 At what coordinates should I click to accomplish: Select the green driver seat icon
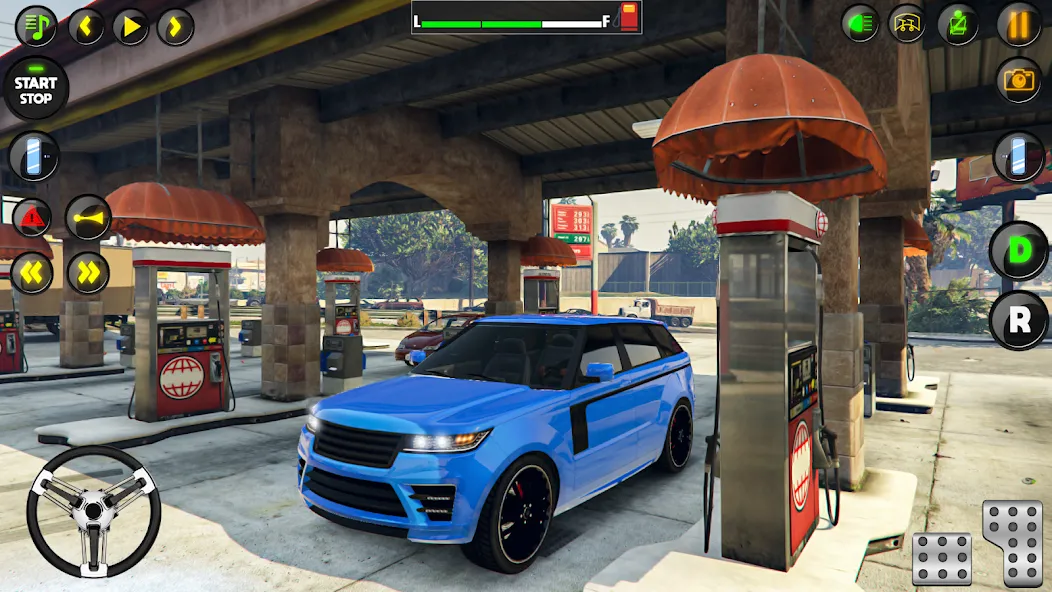point(957,23)
